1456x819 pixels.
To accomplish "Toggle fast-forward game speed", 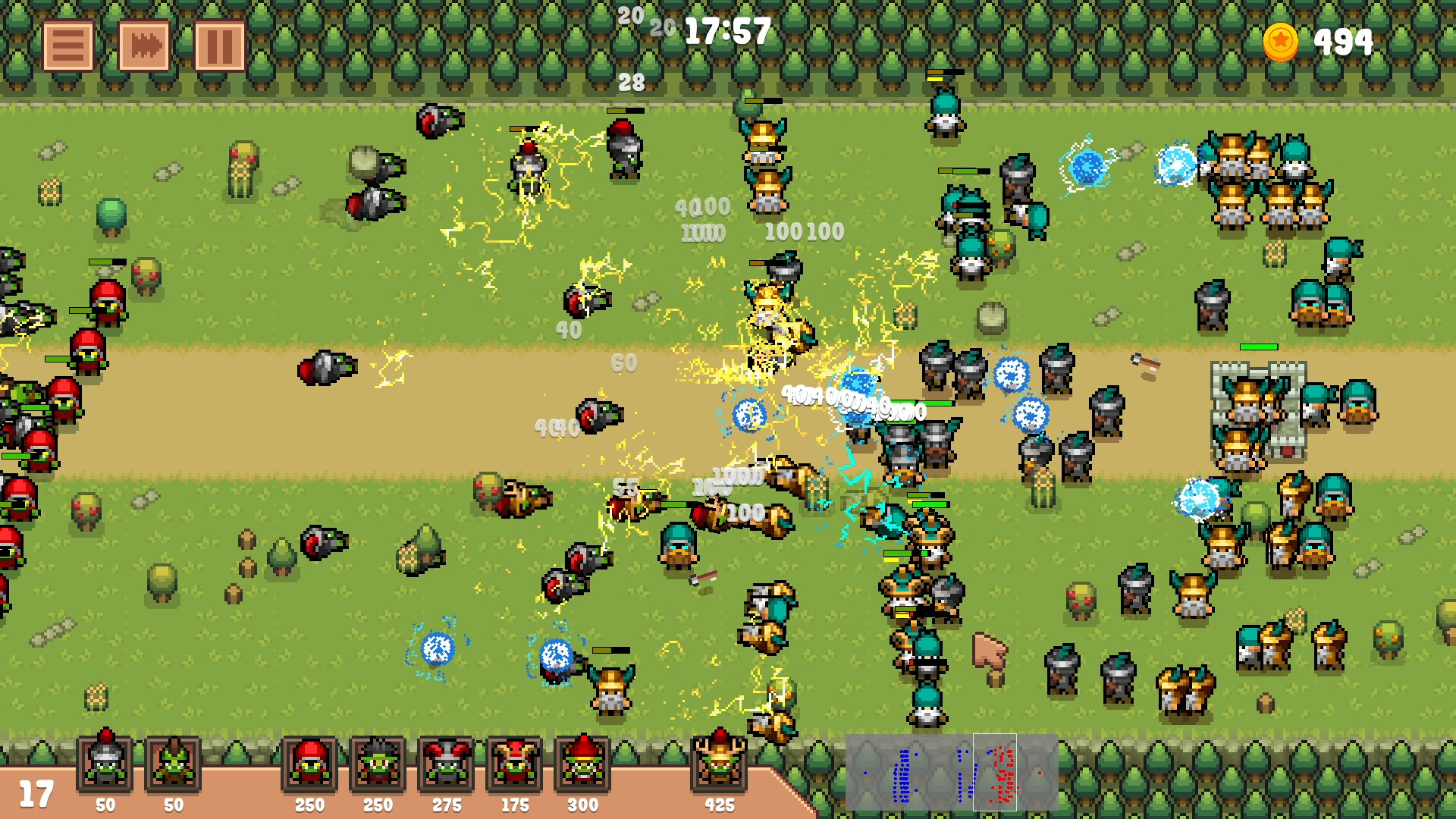I will pos(143,45).
